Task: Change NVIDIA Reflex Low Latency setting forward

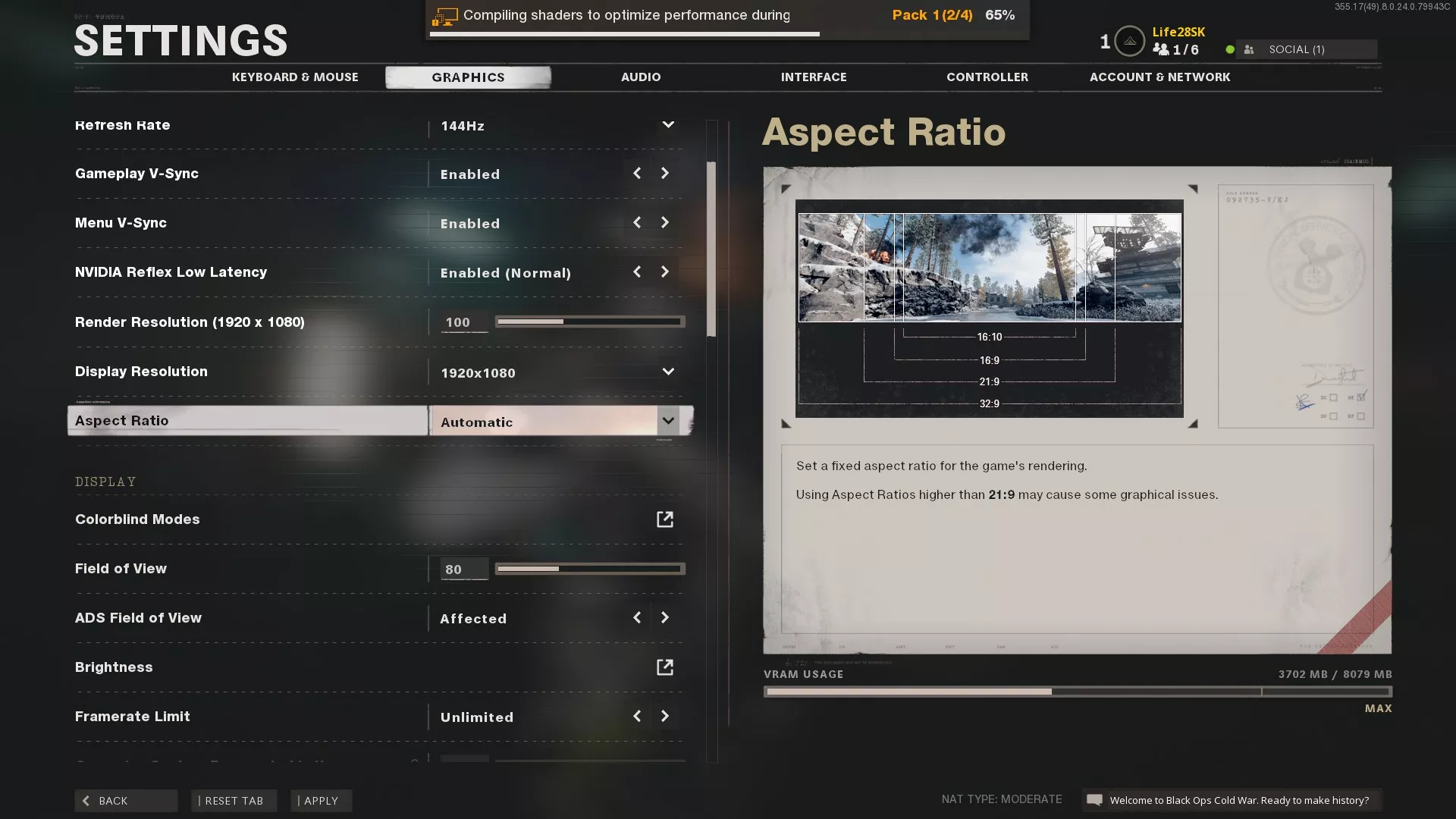Action: 665,271
